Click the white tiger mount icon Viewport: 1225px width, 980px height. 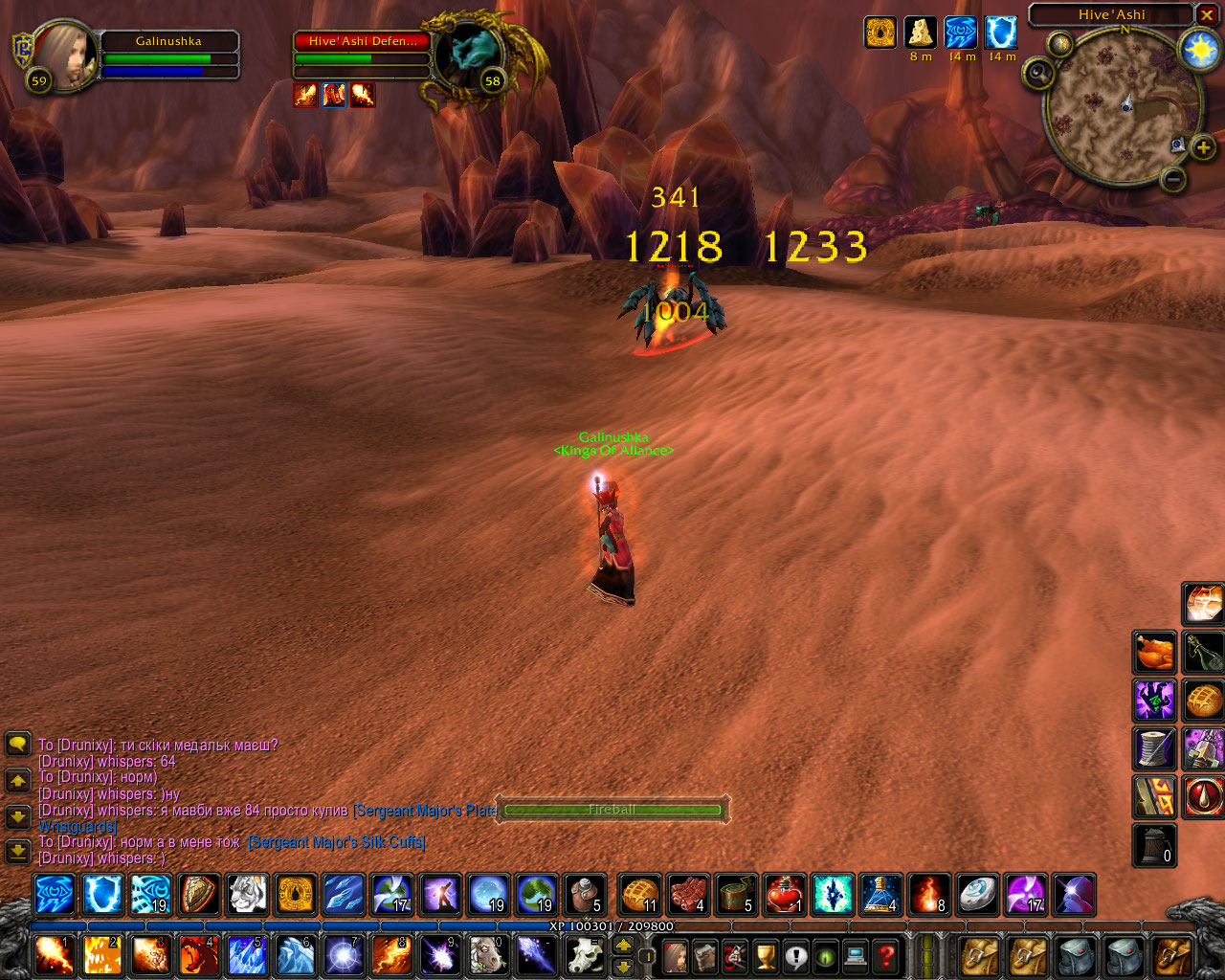pos(247,896)
